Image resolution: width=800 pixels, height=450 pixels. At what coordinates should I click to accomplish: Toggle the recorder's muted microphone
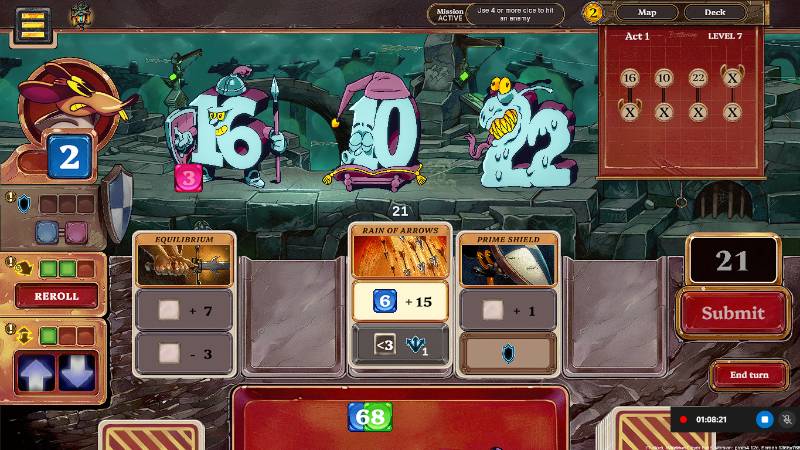coord(787,420)
